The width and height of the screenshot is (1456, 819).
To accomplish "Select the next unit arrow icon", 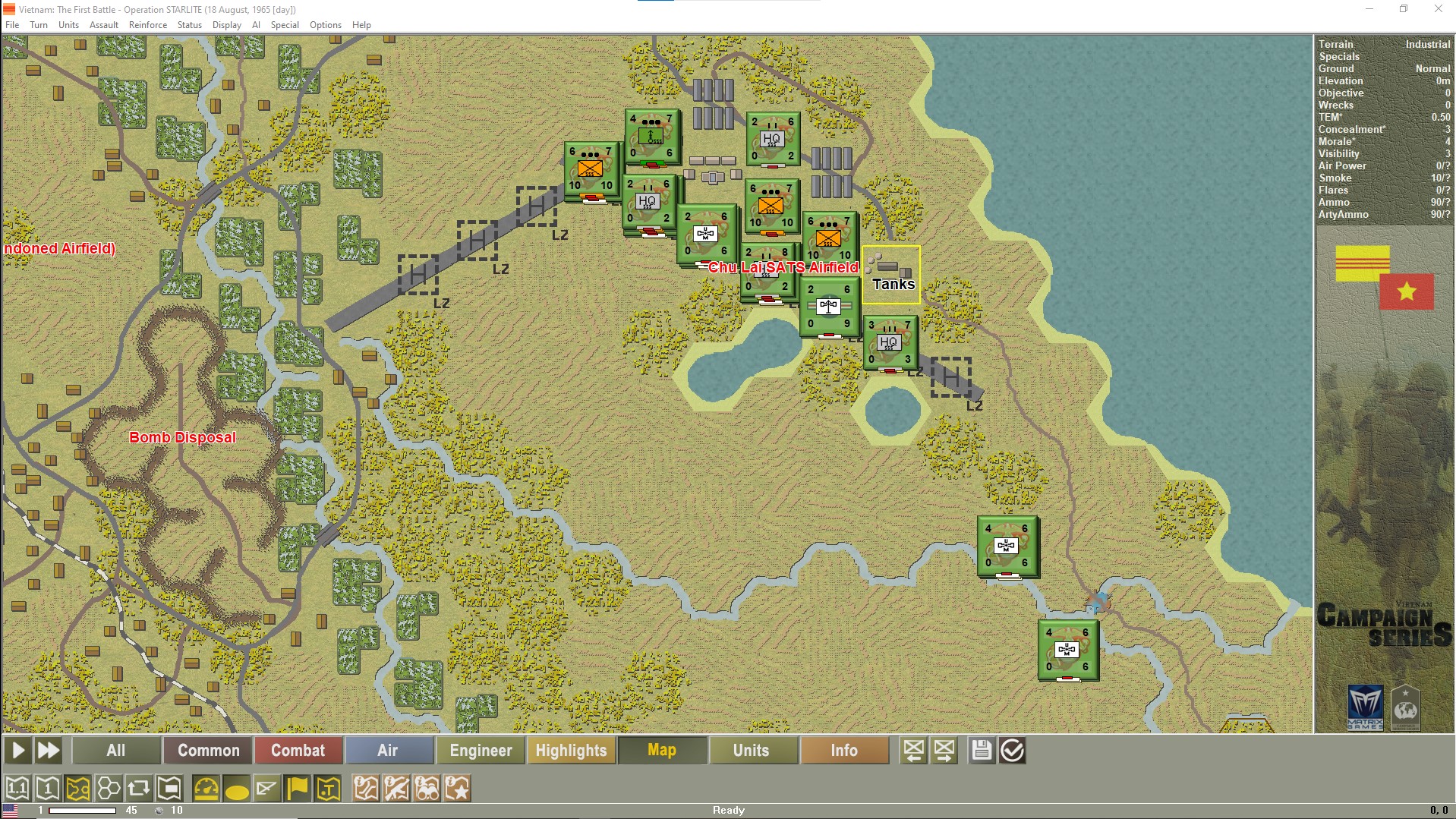I will 944,750.
